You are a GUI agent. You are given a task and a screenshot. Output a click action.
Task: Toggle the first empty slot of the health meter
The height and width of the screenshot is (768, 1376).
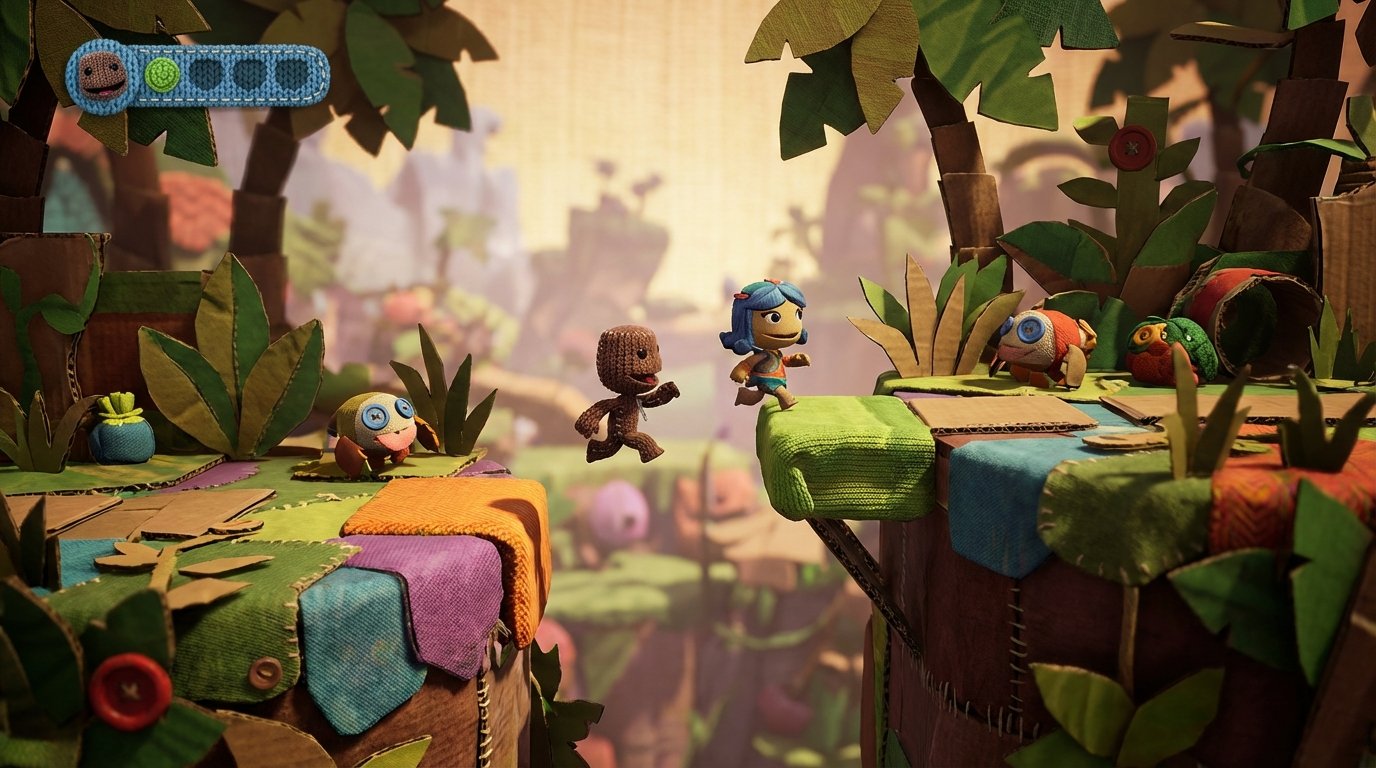click(207, 75)
